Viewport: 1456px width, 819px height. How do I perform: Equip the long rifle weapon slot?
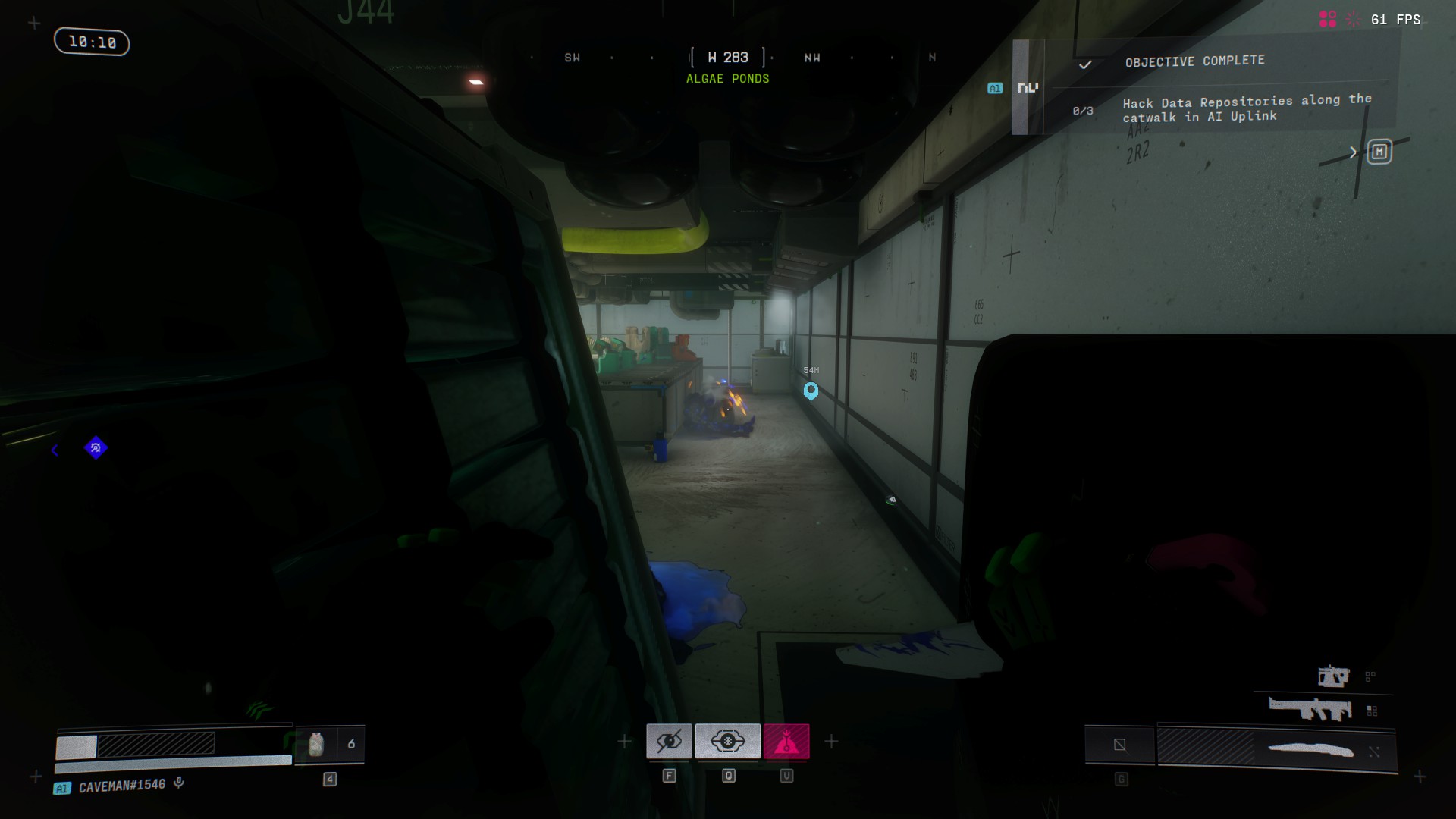[x=1310, y=710]
